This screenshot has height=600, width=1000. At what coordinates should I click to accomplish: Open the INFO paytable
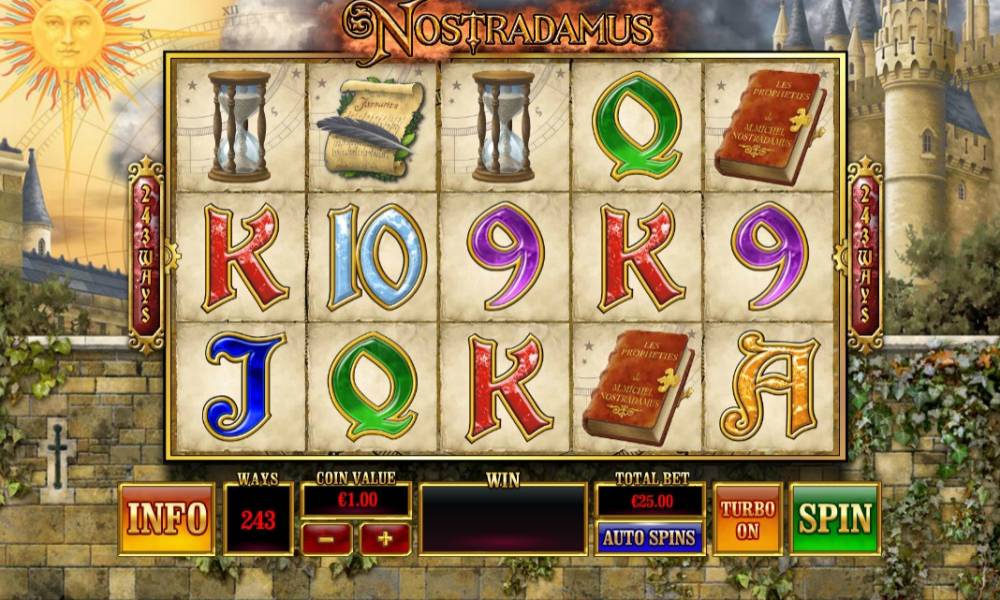click(x=167, y=519)
